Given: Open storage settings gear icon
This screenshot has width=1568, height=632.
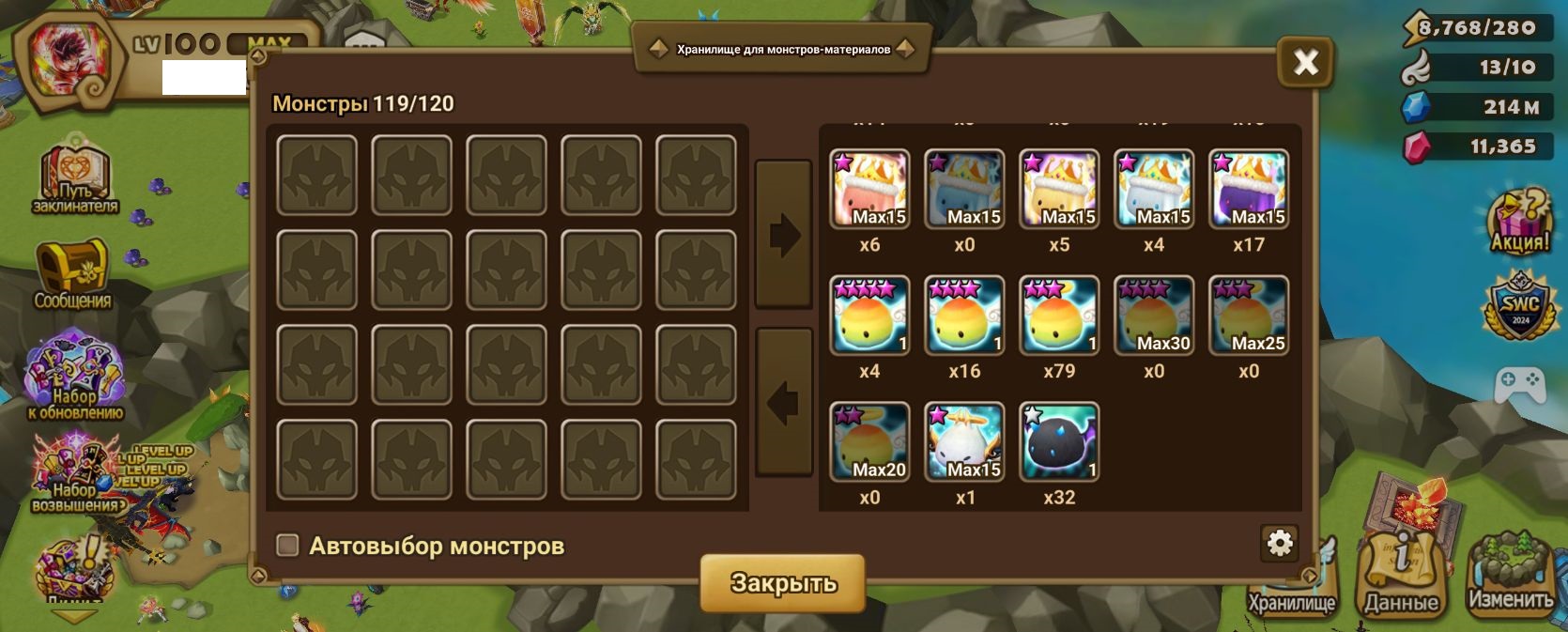Looking at the screenshot, I should 1280,543.
